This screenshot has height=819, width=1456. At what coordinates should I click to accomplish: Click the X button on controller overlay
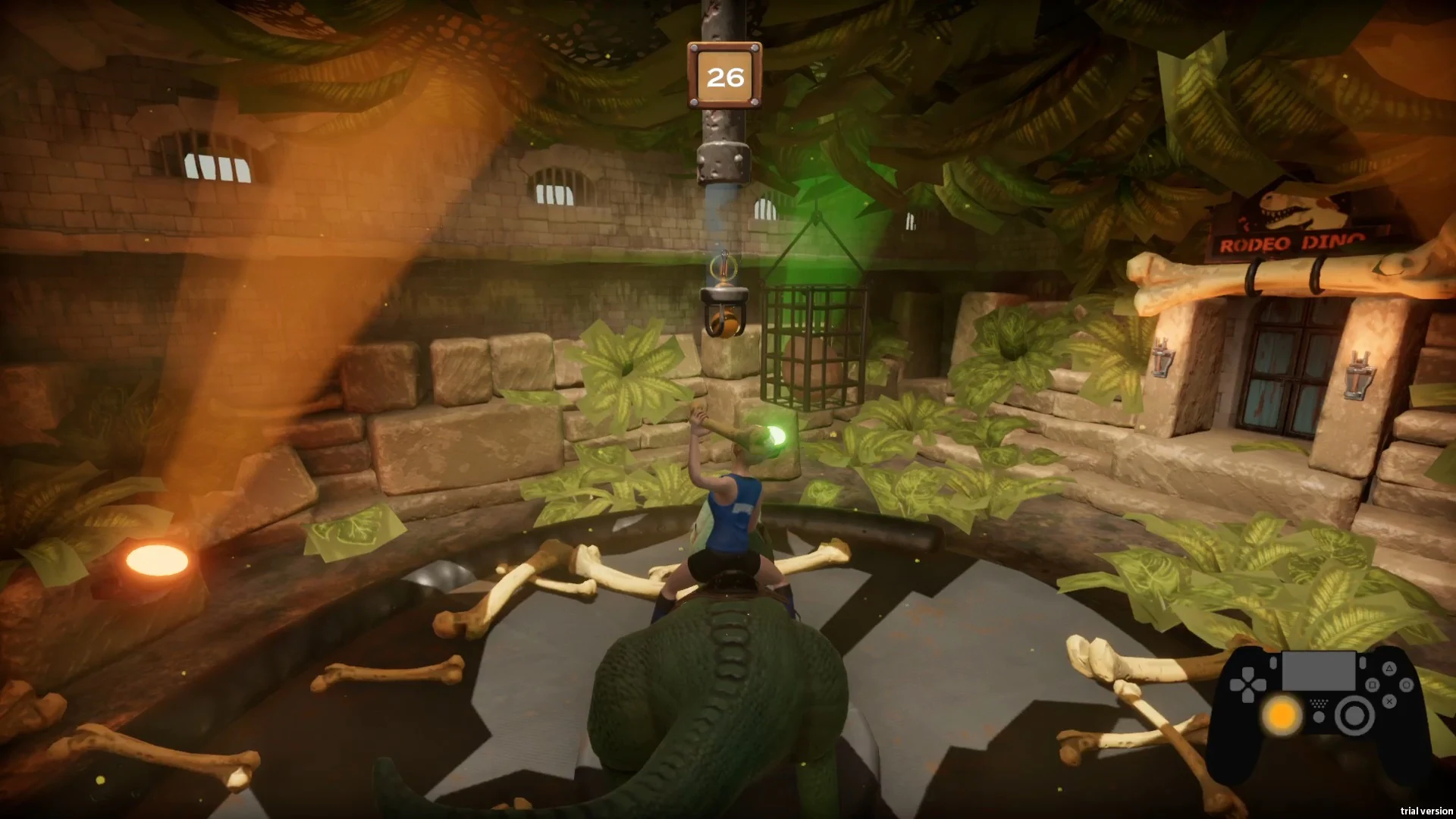1389,701
